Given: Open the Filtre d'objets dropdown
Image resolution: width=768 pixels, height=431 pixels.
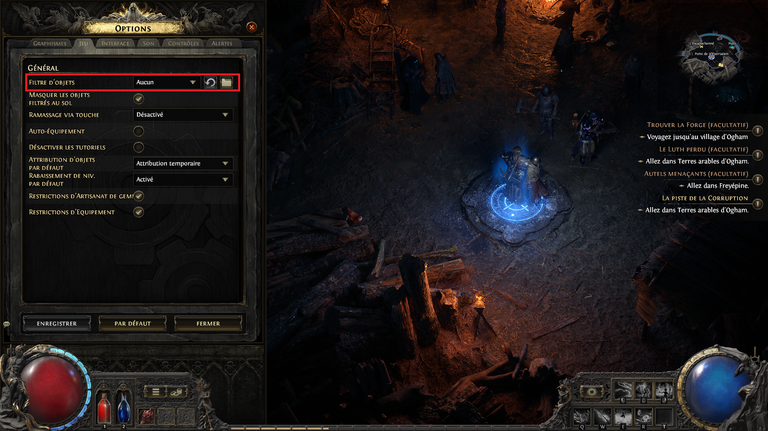Looking at the screenshot, I should click(166, 82).
